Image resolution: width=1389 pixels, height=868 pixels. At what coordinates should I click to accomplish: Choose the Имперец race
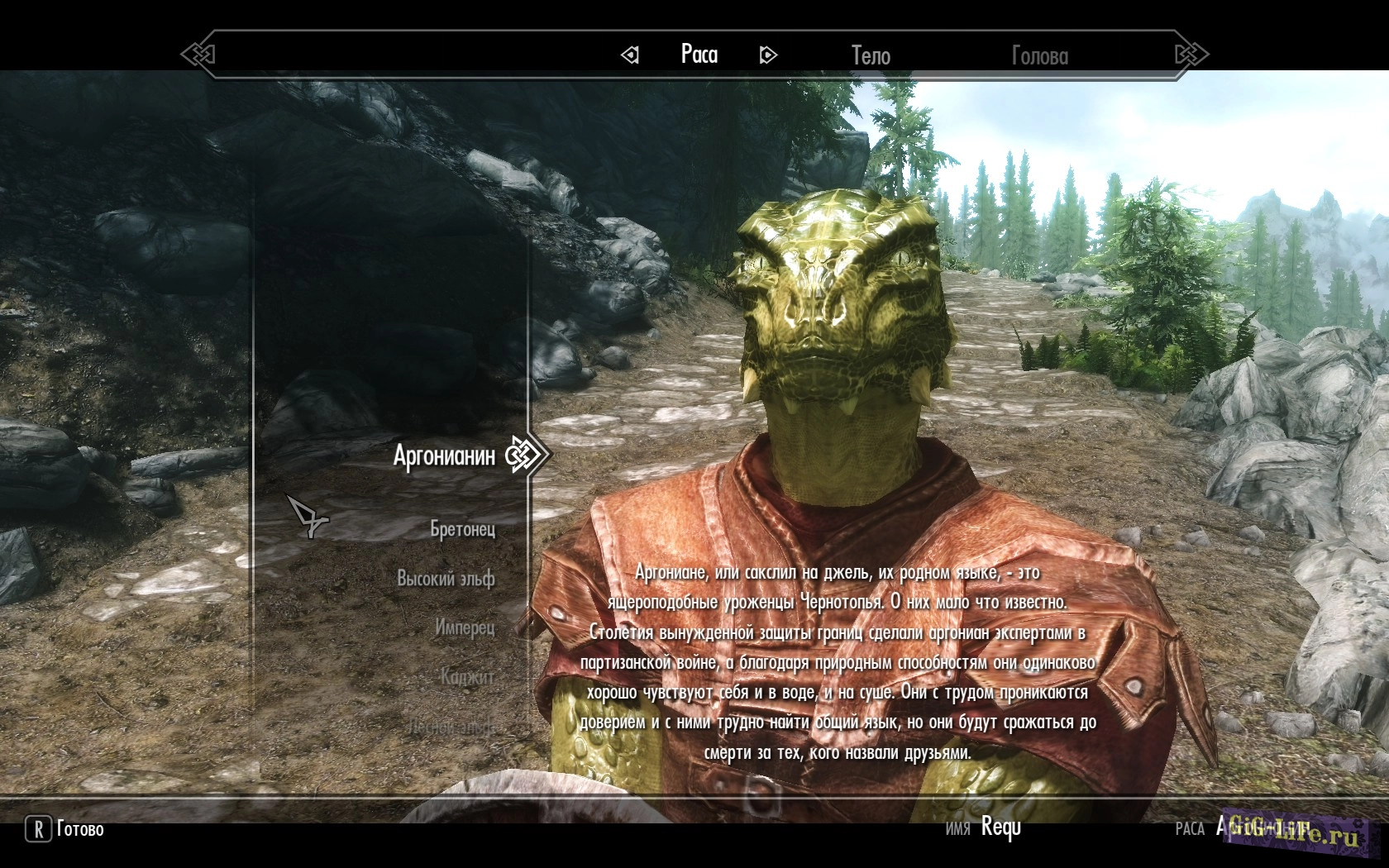pos(465,628)
